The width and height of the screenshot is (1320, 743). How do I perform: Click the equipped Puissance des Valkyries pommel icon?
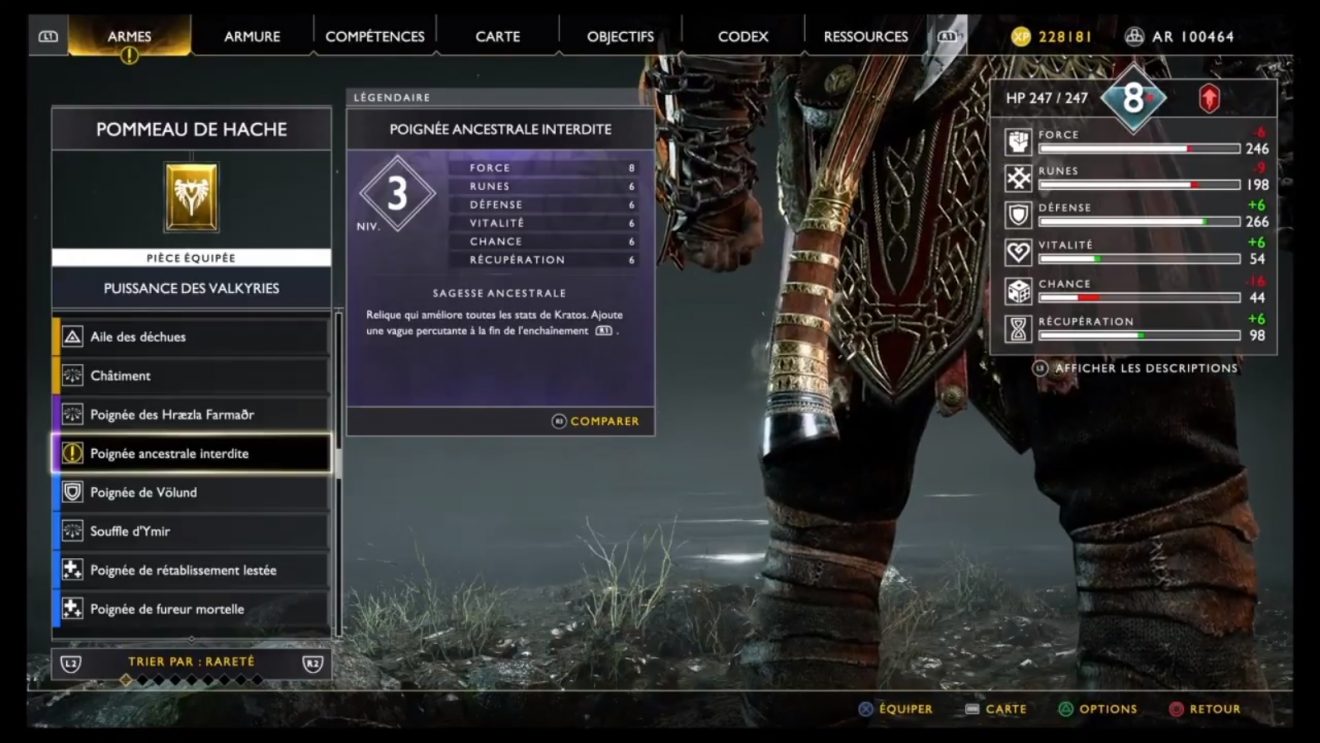(x=191, y=198)
